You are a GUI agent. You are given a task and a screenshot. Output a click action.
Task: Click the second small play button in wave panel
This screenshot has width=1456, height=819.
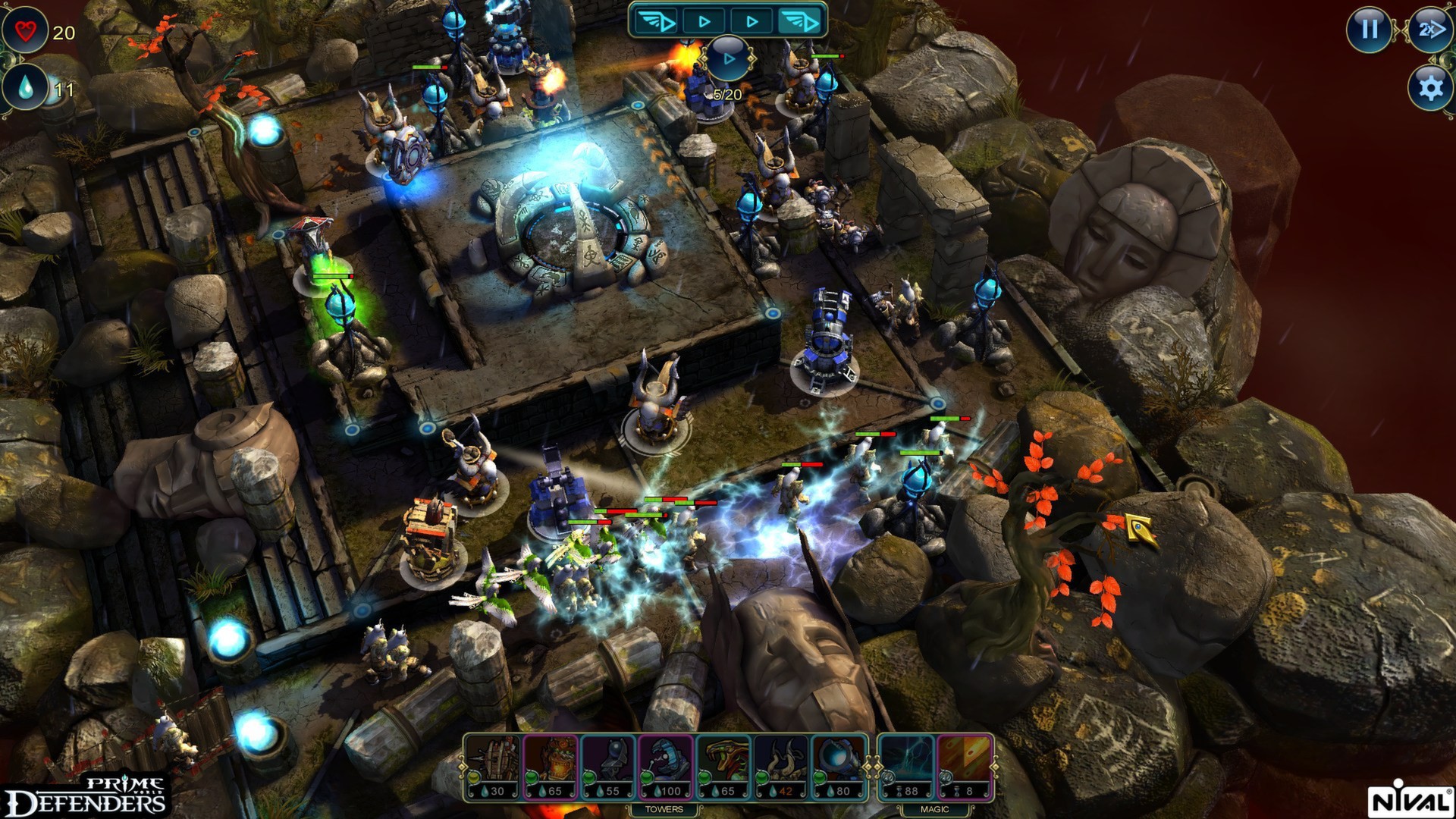[x=704, y=20]
